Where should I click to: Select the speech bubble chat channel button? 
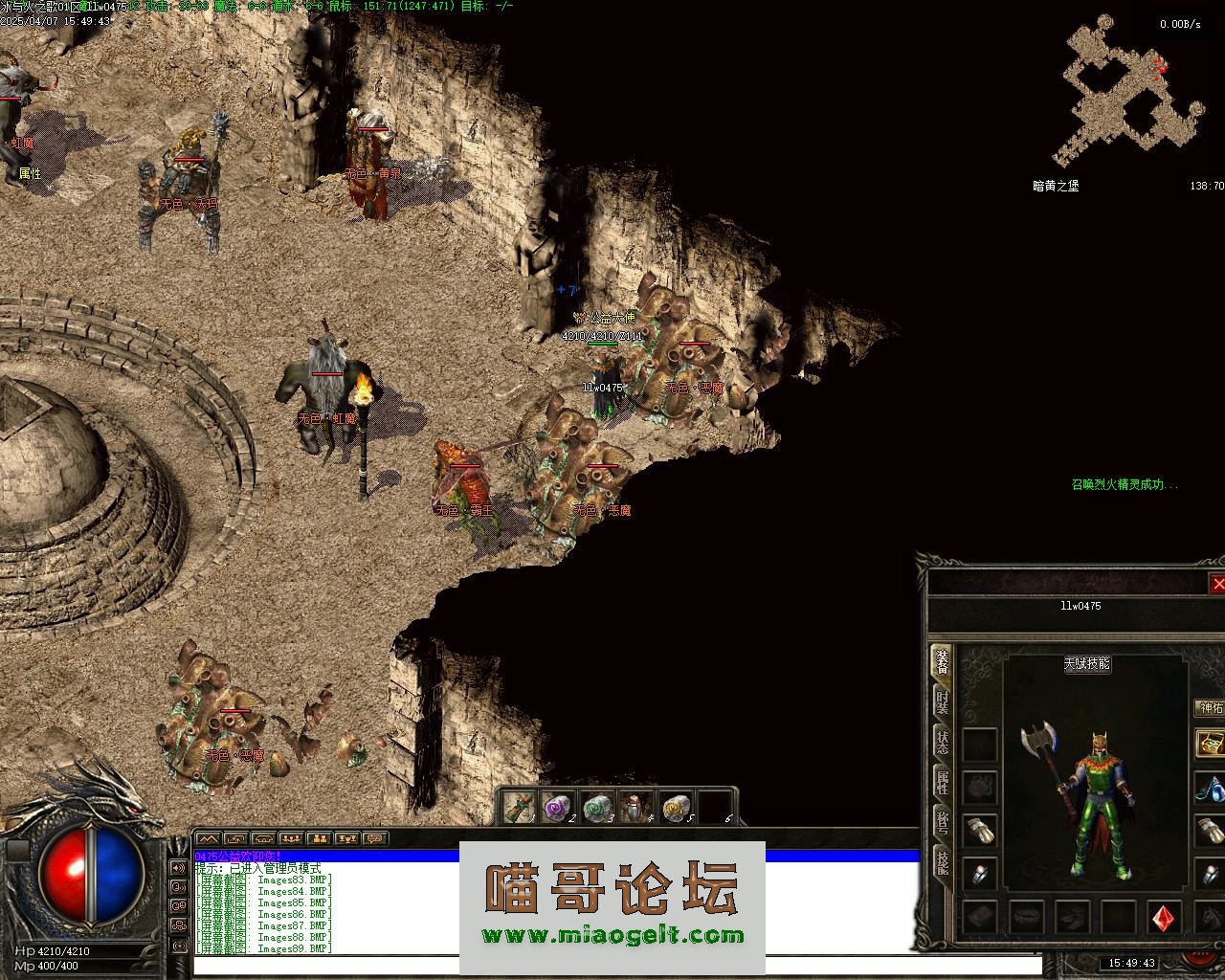coord(374,838)
